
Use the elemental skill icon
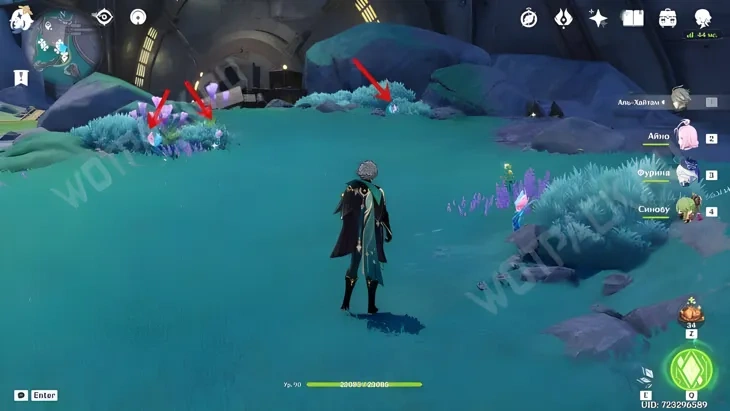click(646, 377)
